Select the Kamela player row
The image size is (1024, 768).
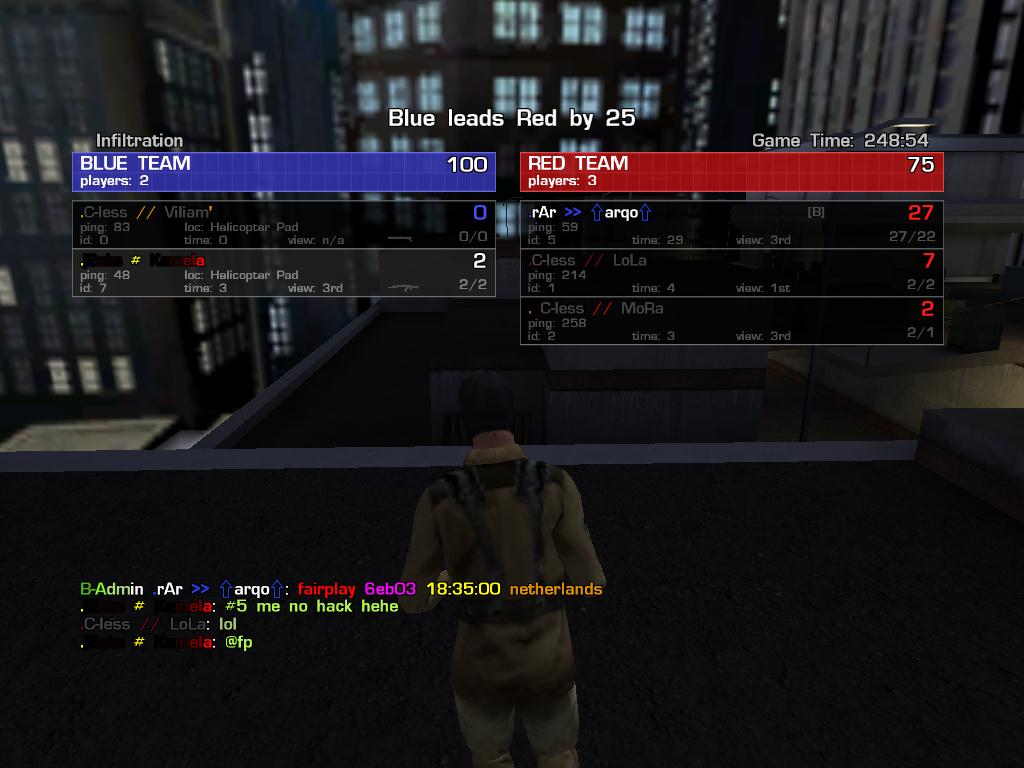(x=284, y=273)
